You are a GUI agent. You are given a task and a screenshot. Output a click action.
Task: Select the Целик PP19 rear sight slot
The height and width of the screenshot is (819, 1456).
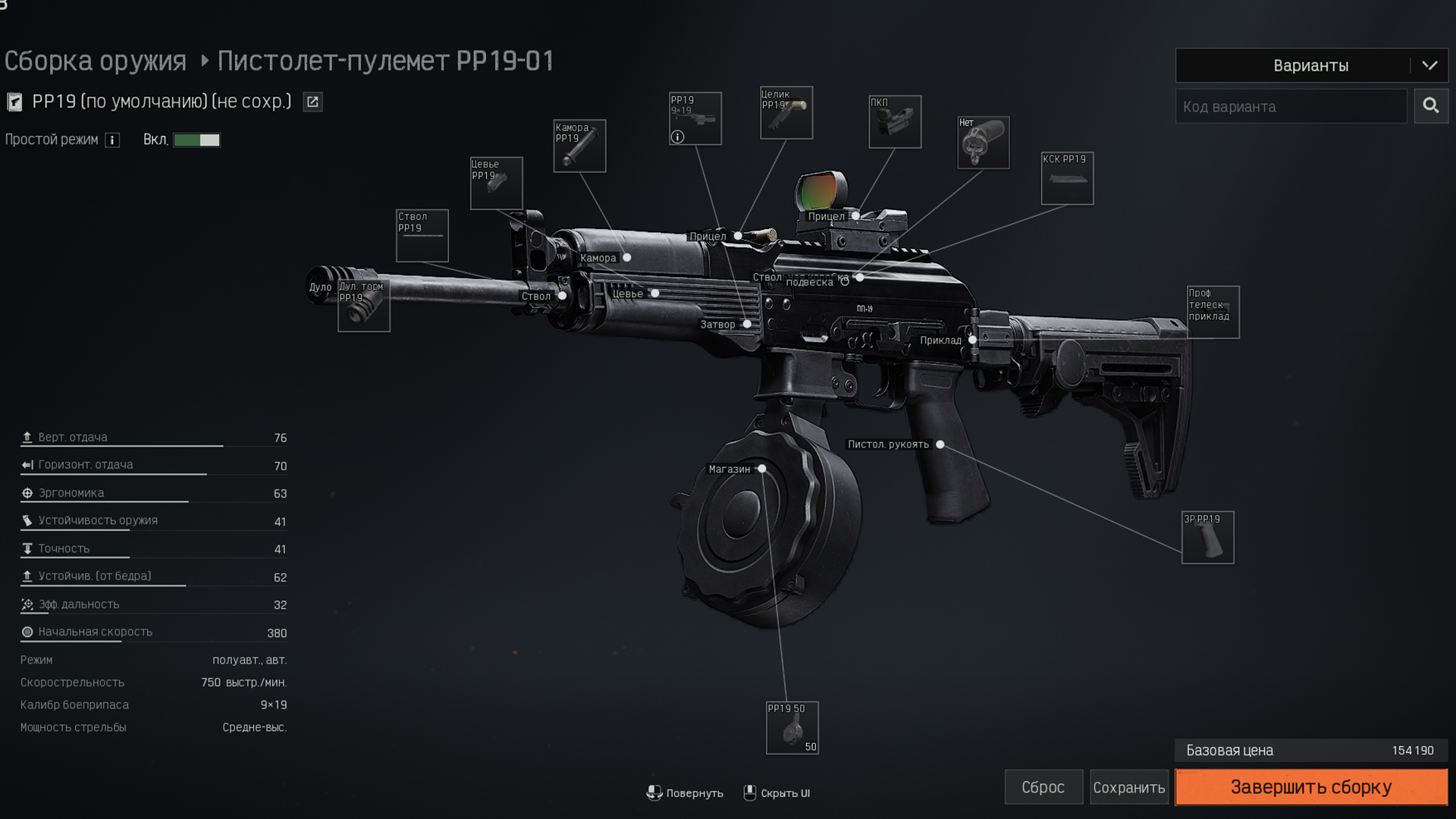(x=786, y=113)
